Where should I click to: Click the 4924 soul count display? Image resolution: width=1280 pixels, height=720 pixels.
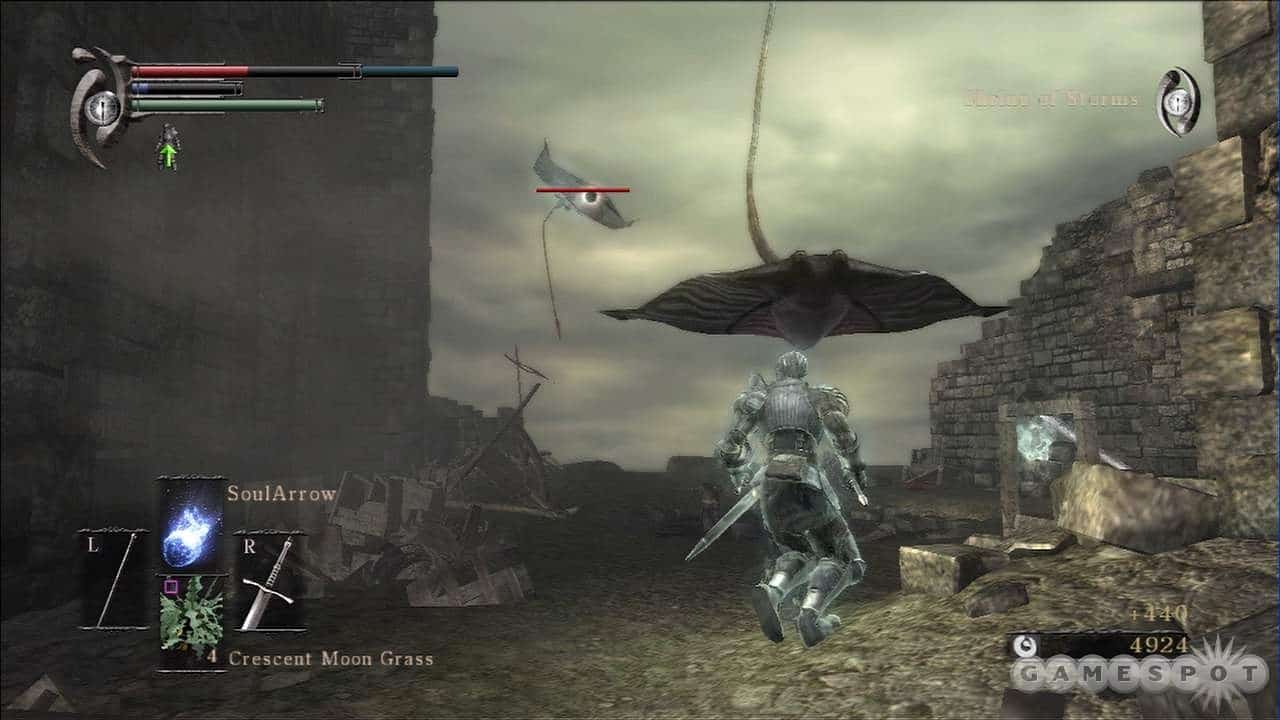pyautogui.click(x=1160, y=644)
